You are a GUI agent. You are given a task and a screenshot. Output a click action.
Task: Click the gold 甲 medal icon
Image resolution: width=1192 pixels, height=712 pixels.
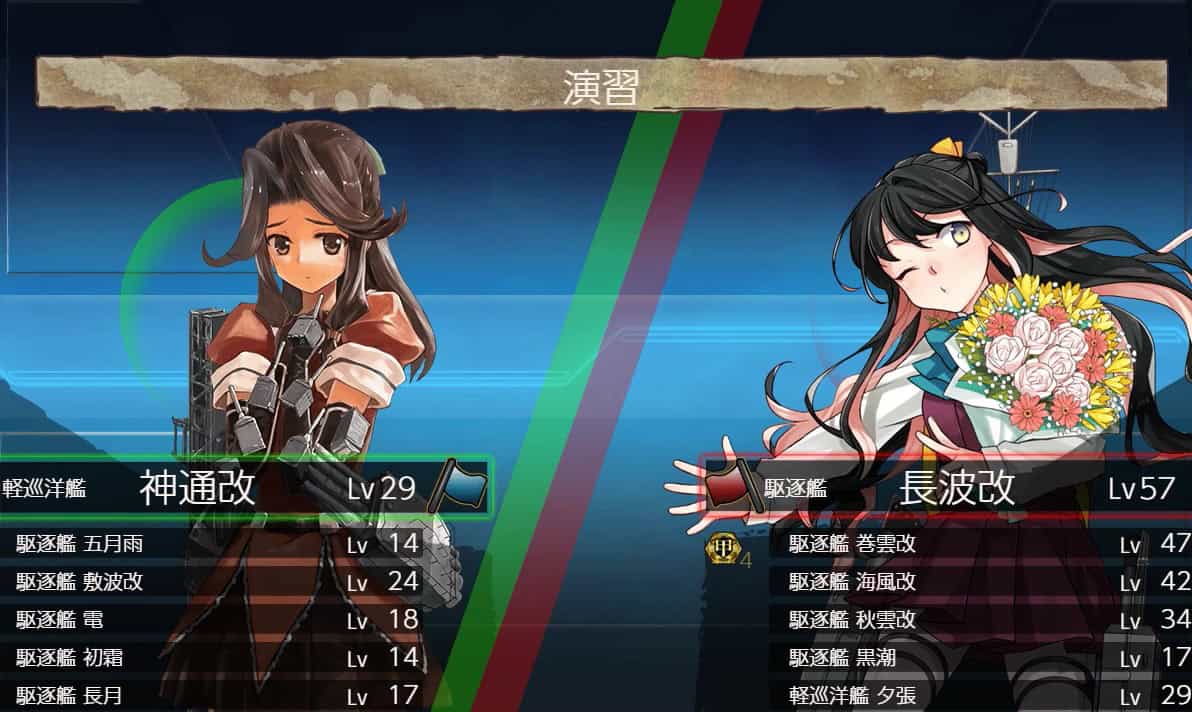click(x=720, y=548)
